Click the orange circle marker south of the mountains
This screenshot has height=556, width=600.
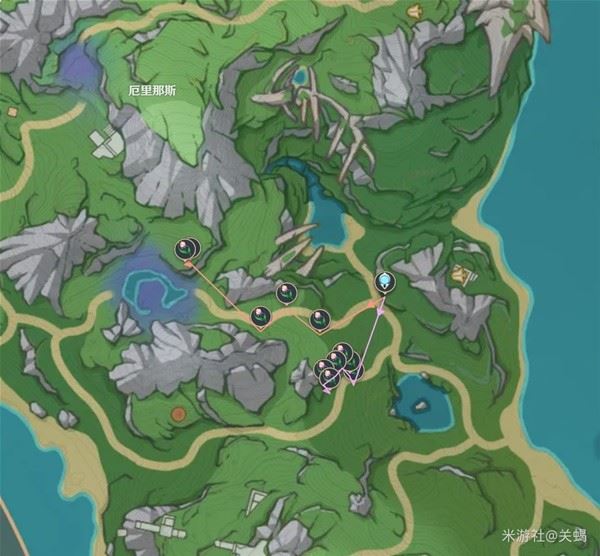[x=178, y=413]
